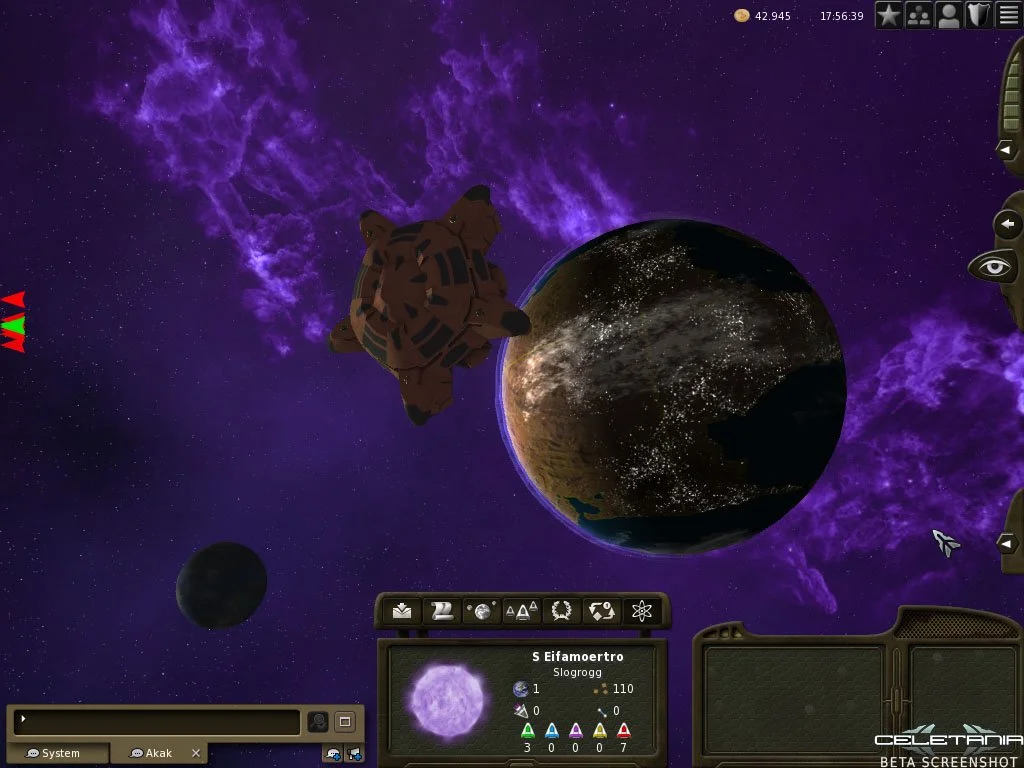Maximize the chat window

345,721
